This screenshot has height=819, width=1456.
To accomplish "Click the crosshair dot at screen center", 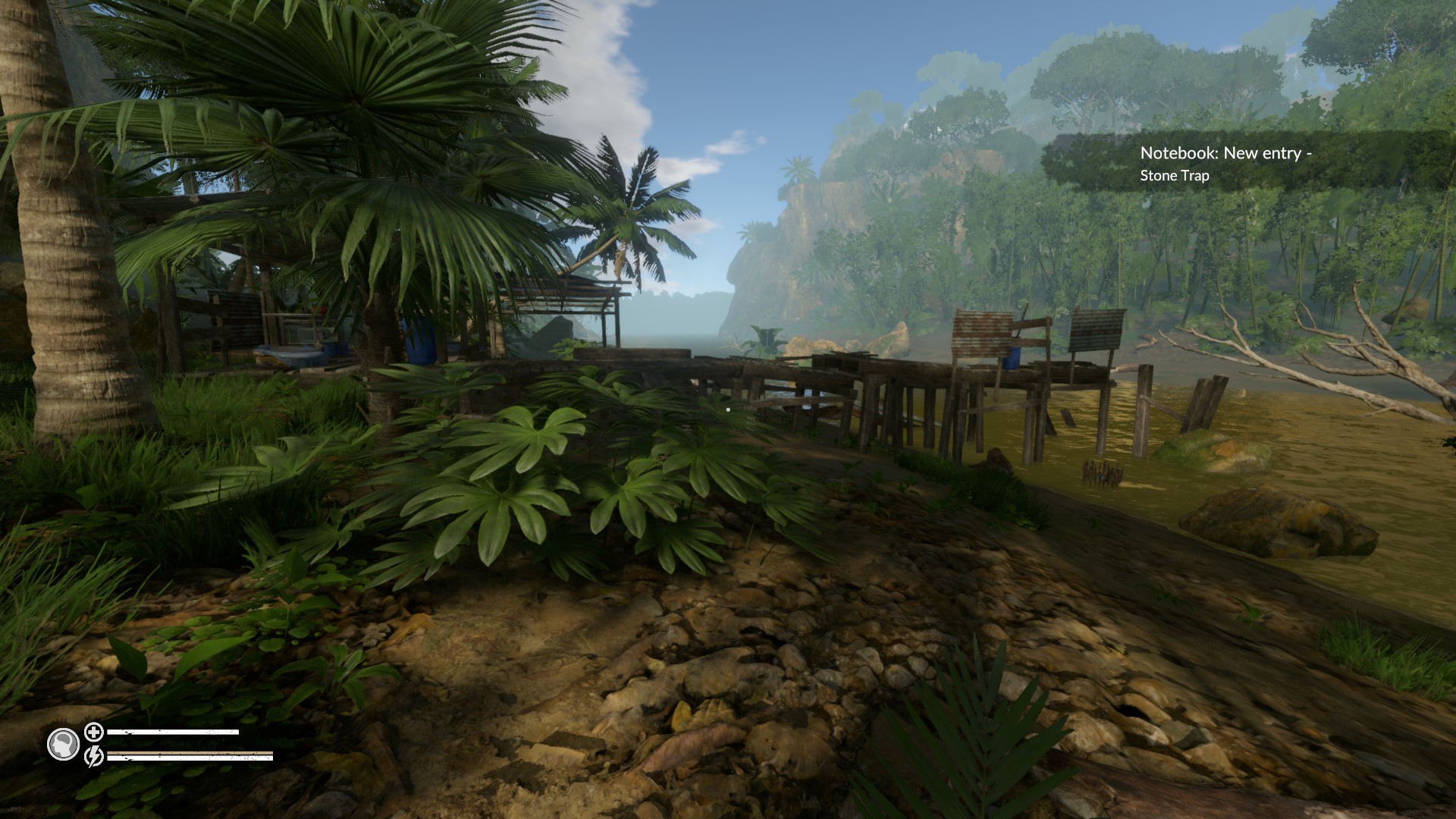I will (728, 409).
